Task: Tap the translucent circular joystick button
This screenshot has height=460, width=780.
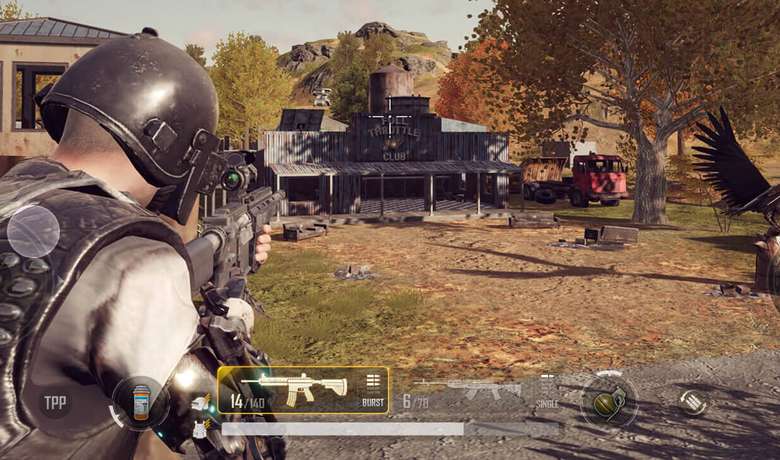Action: pos(34,231)
